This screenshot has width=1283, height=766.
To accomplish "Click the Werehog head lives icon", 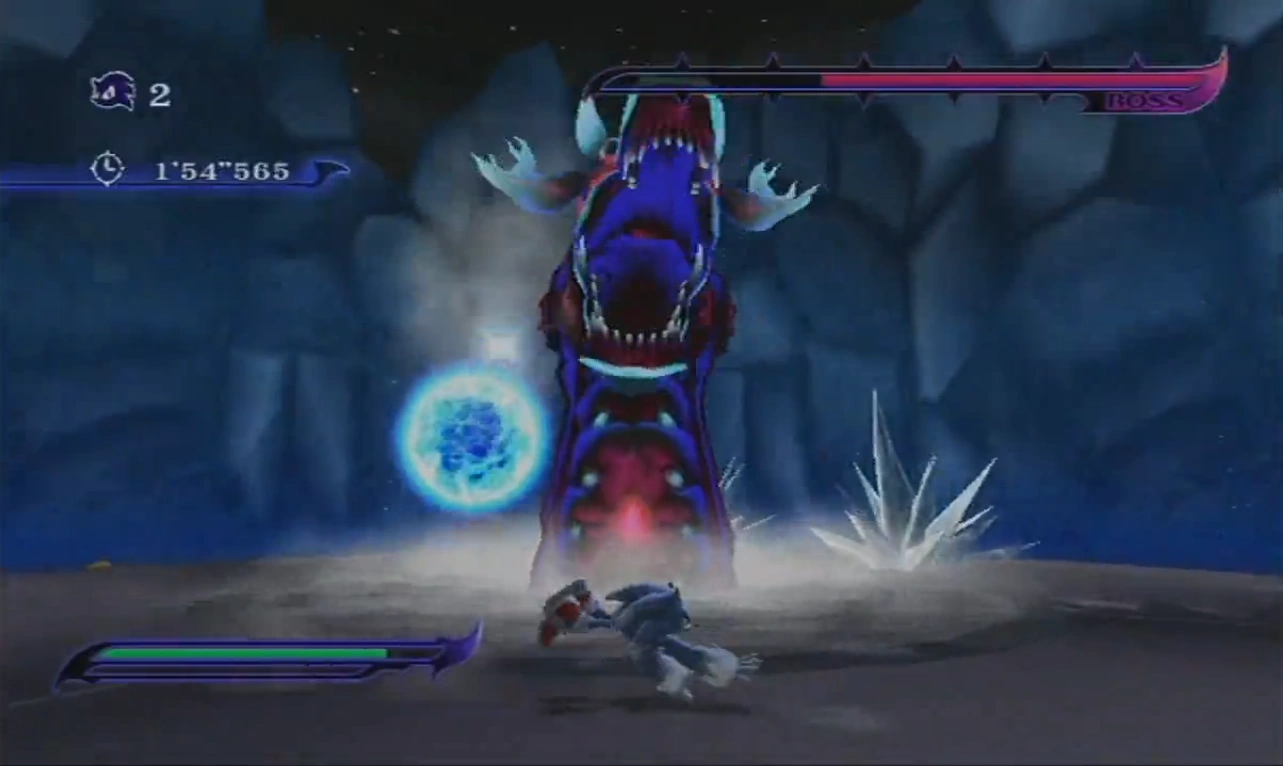I will coord(112,93).
